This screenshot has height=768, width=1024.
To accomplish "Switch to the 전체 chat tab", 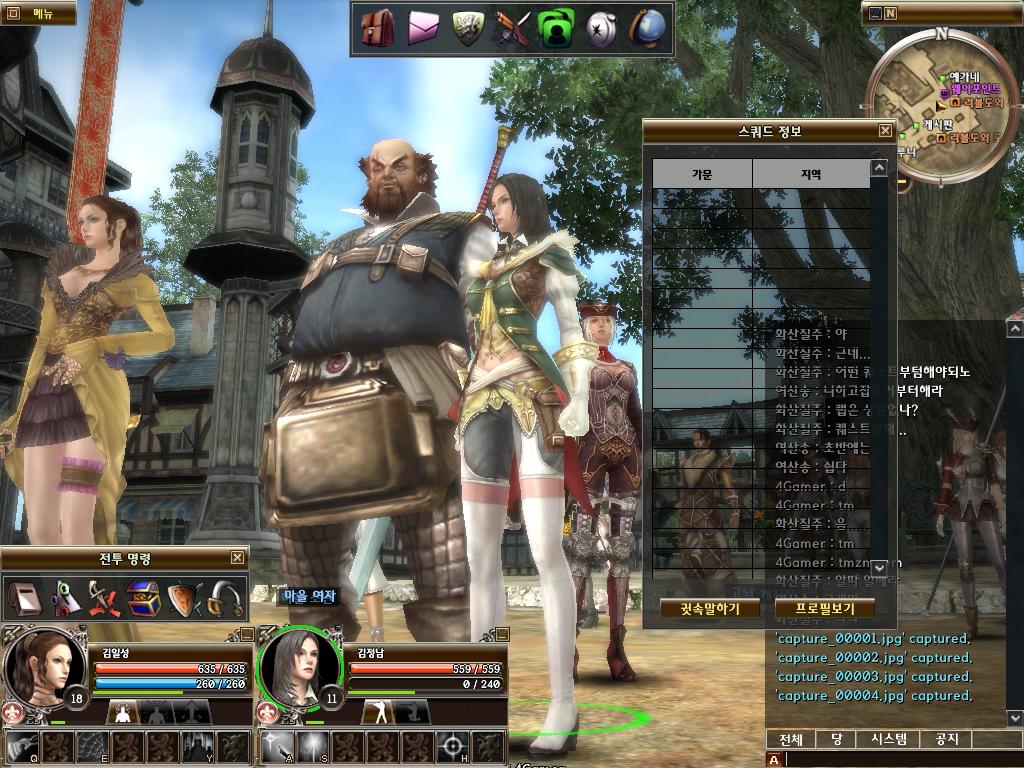I will (791, 739).
